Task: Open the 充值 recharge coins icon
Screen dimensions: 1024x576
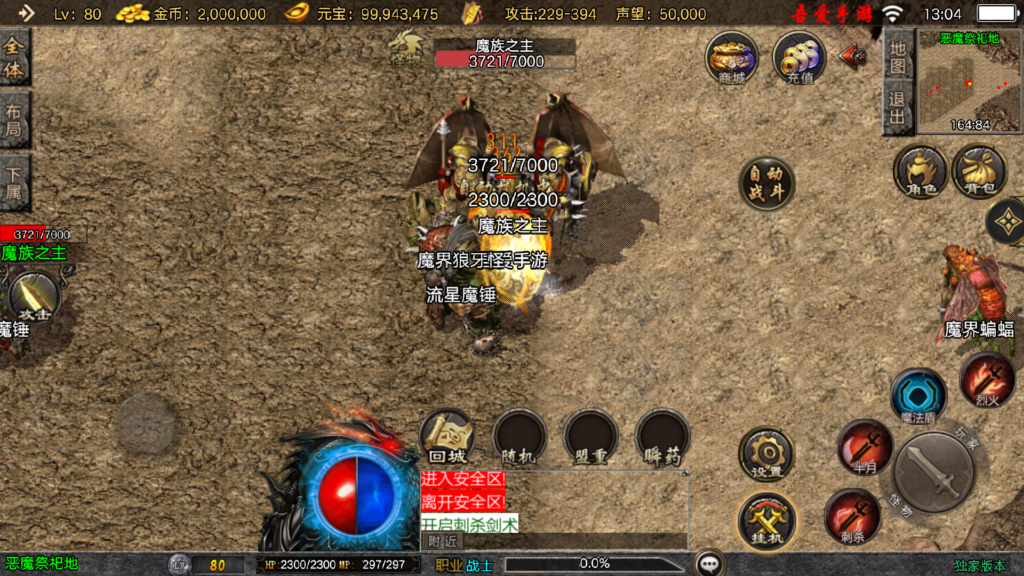Action: pyautogui.click(x=799, y=58)
